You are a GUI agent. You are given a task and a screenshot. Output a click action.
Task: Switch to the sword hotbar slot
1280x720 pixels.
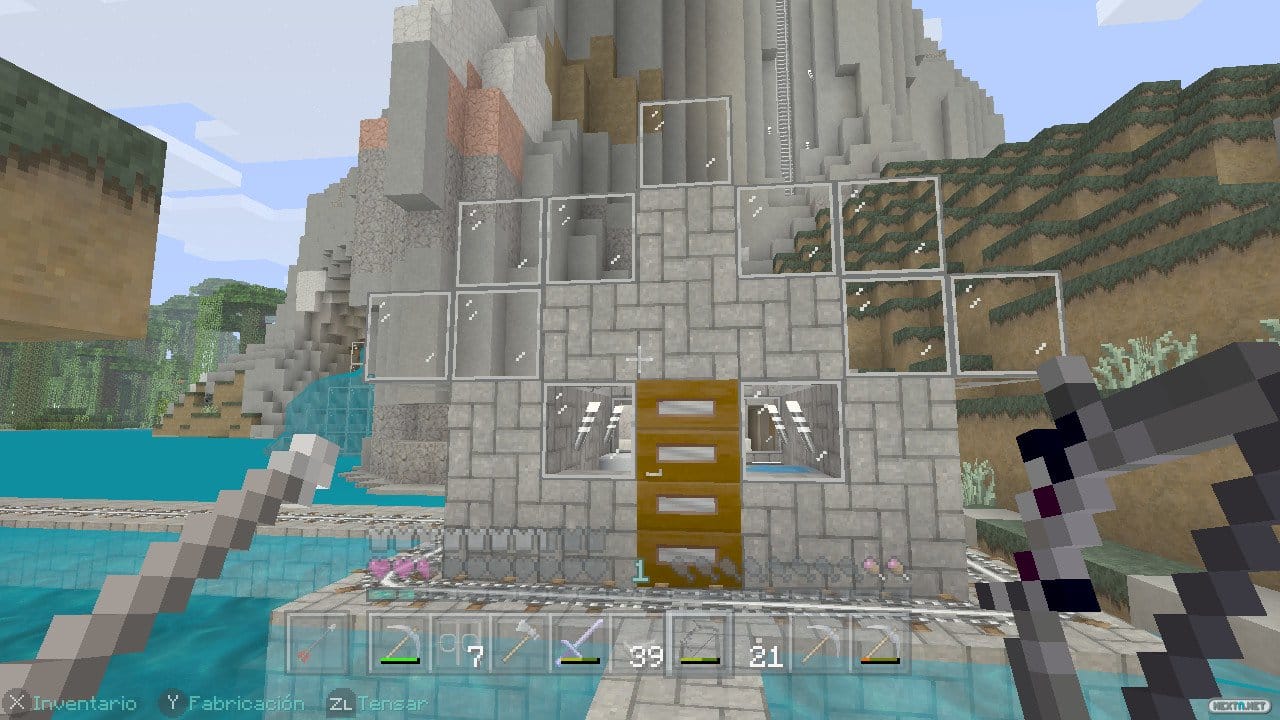click(579, 643)
